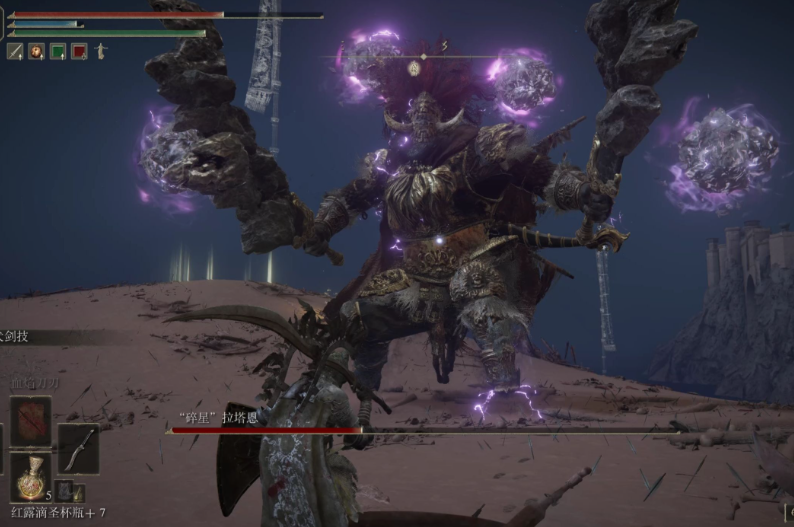Select the curved sword weapon slot

(x=78, y=448)
